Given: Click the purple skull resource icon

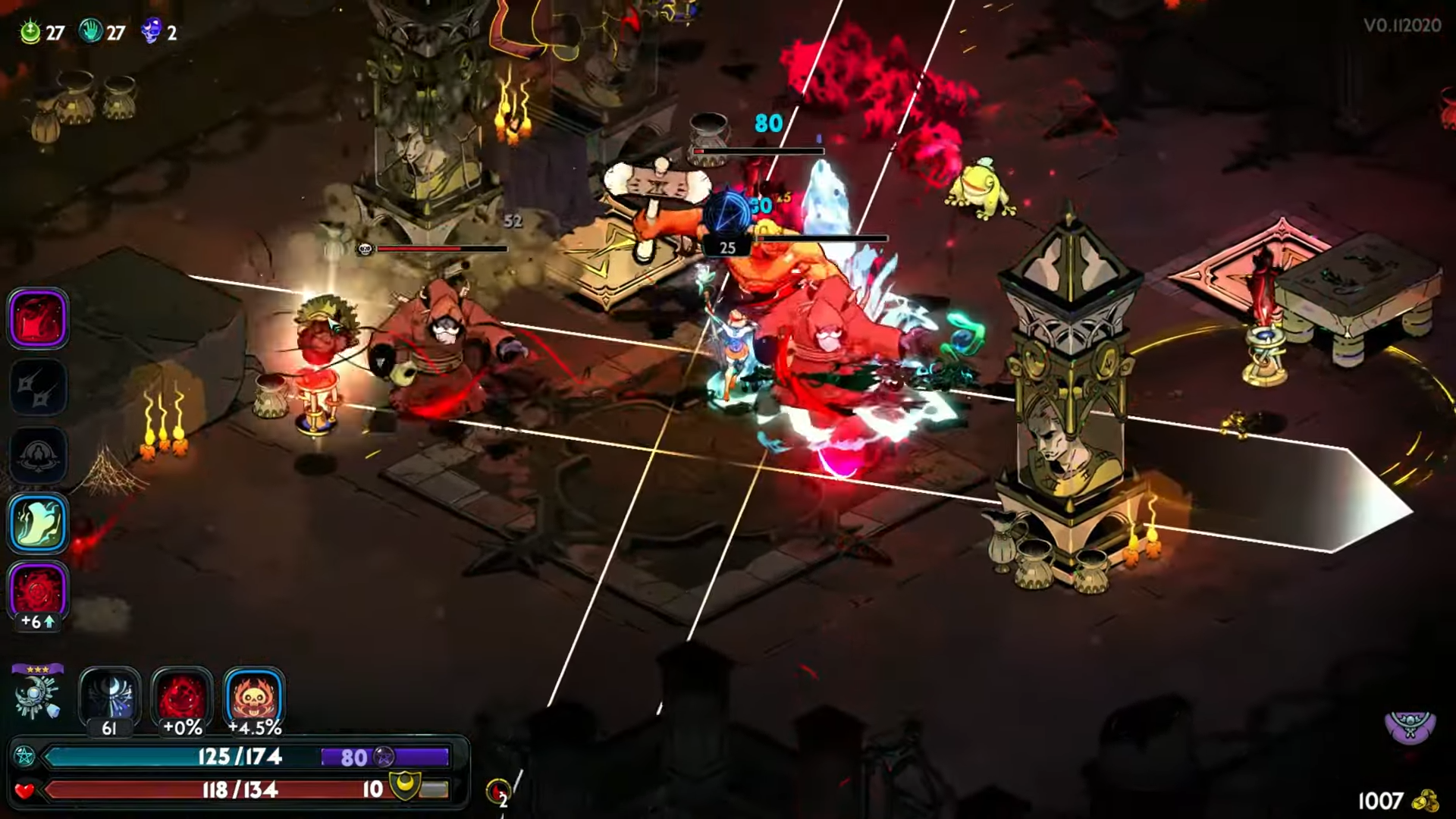Looking at the screenshot, I should coord(152,32).
